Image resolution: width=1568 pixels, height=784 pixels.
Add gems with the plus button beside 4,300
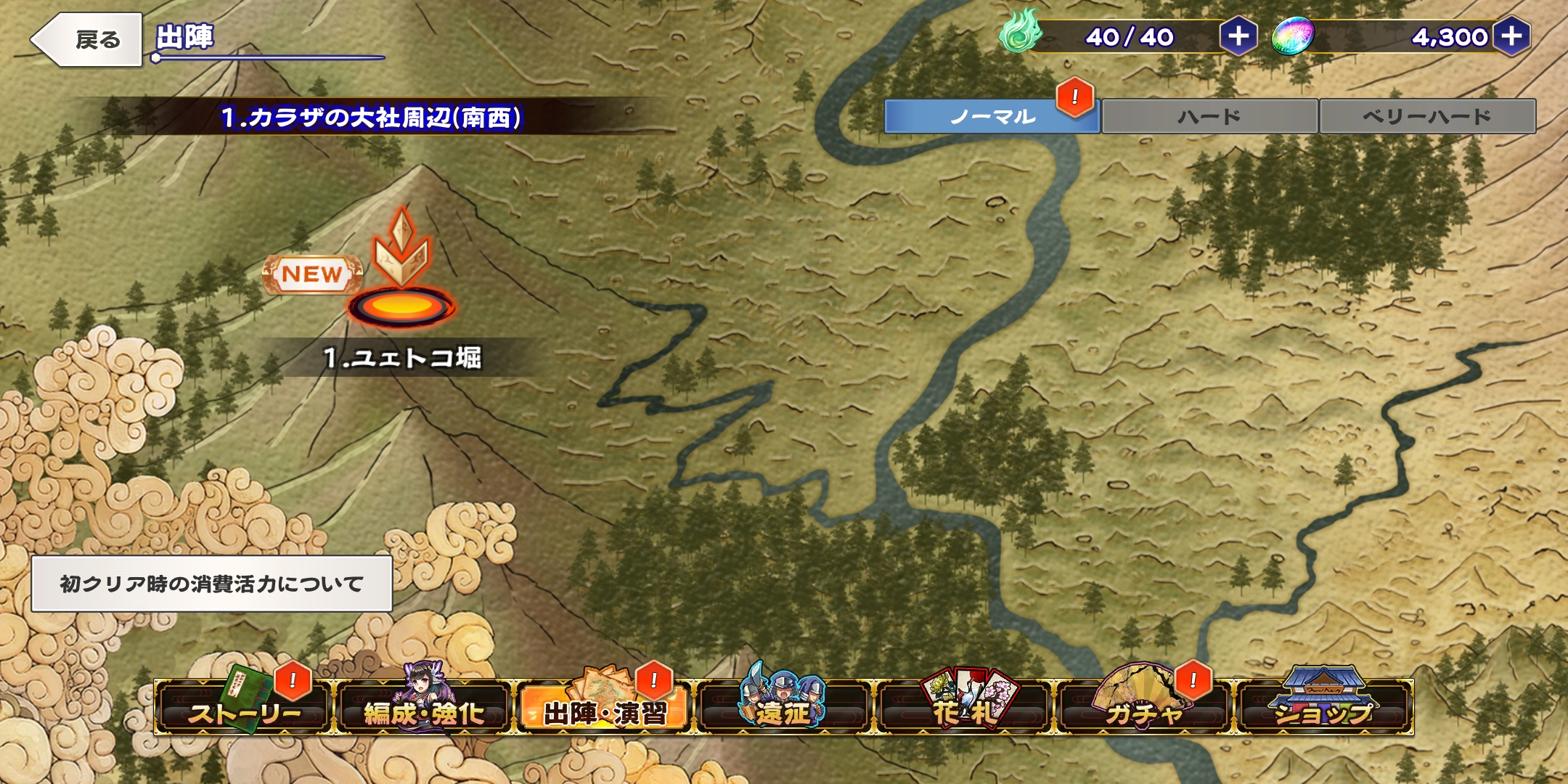point(1511,36)
